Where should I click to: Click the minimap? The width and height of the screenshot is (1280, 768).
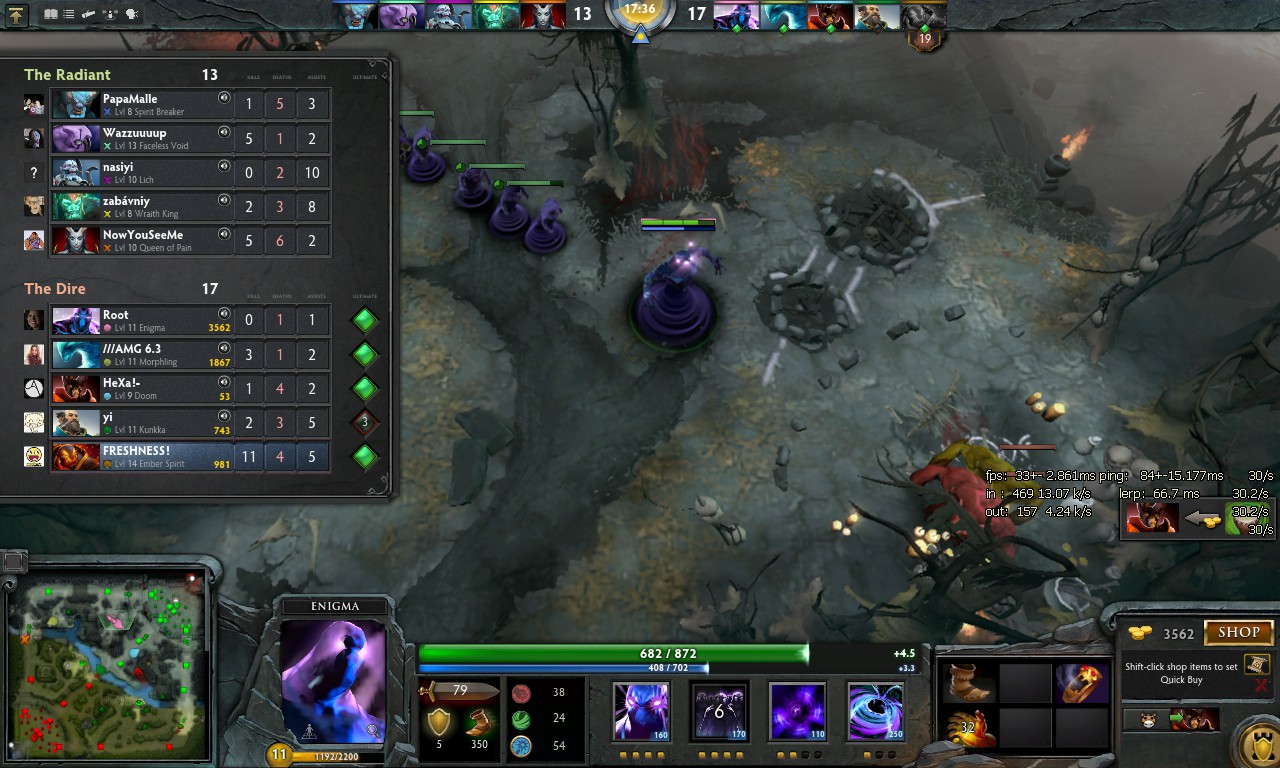(x=108, y=668)
